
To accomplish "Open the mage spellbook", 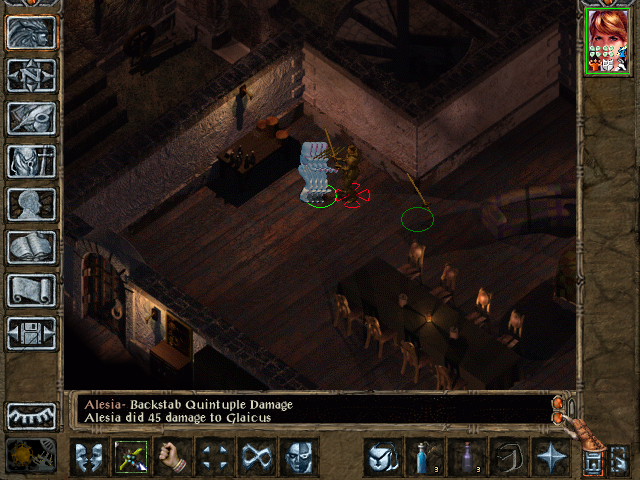I will tap(31, 247).
